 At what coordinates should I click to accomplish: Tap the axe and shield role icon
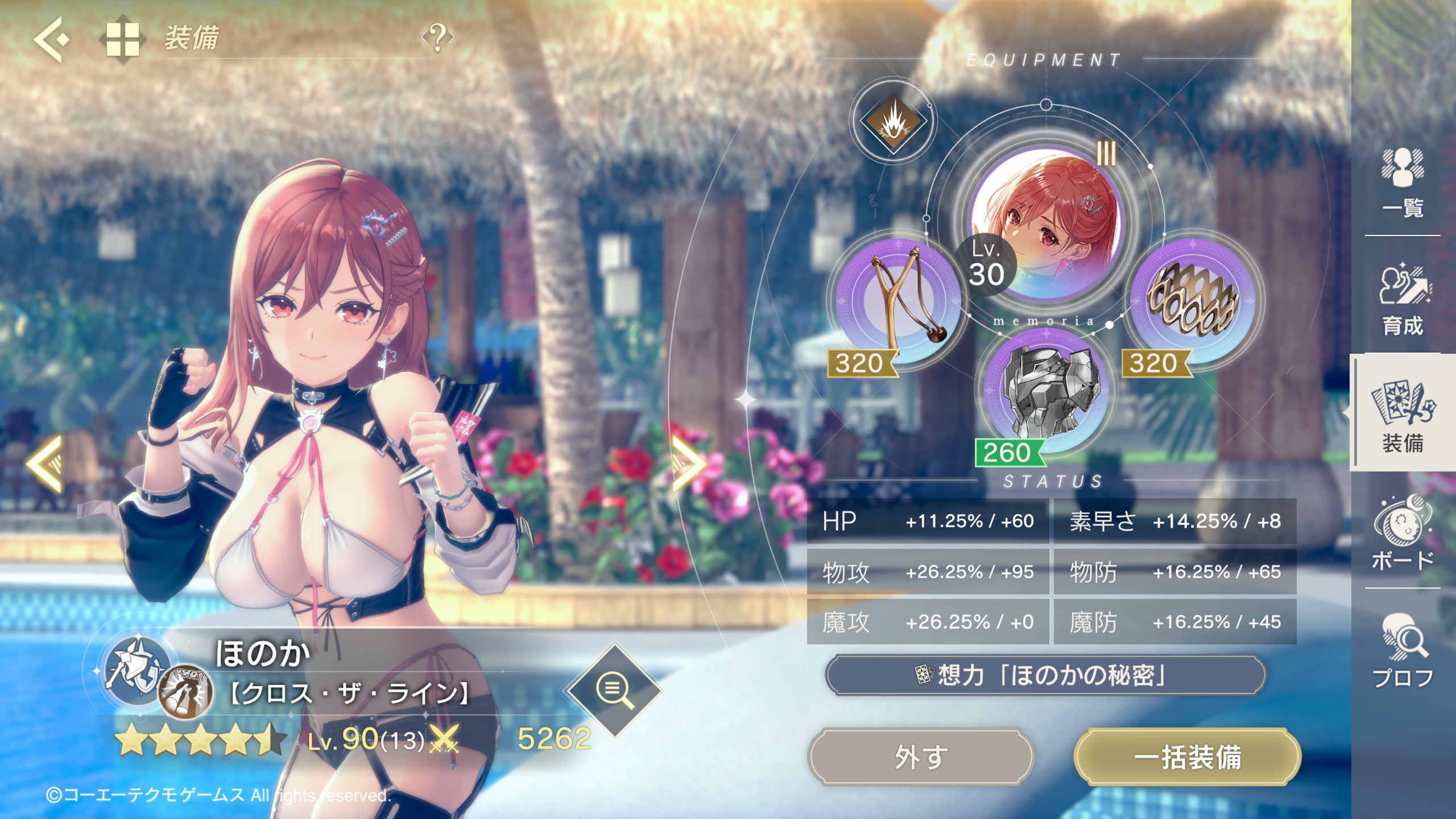point(135,669)
